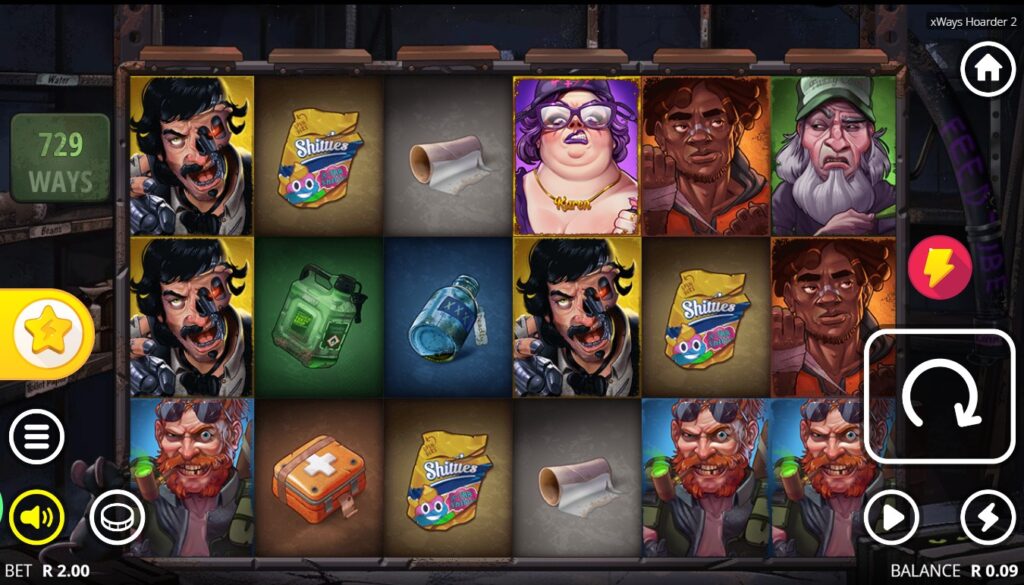Screen dimensions: 1024x585
Task: Toggle the yellow sound speaker button
Action: click(37, 517)
